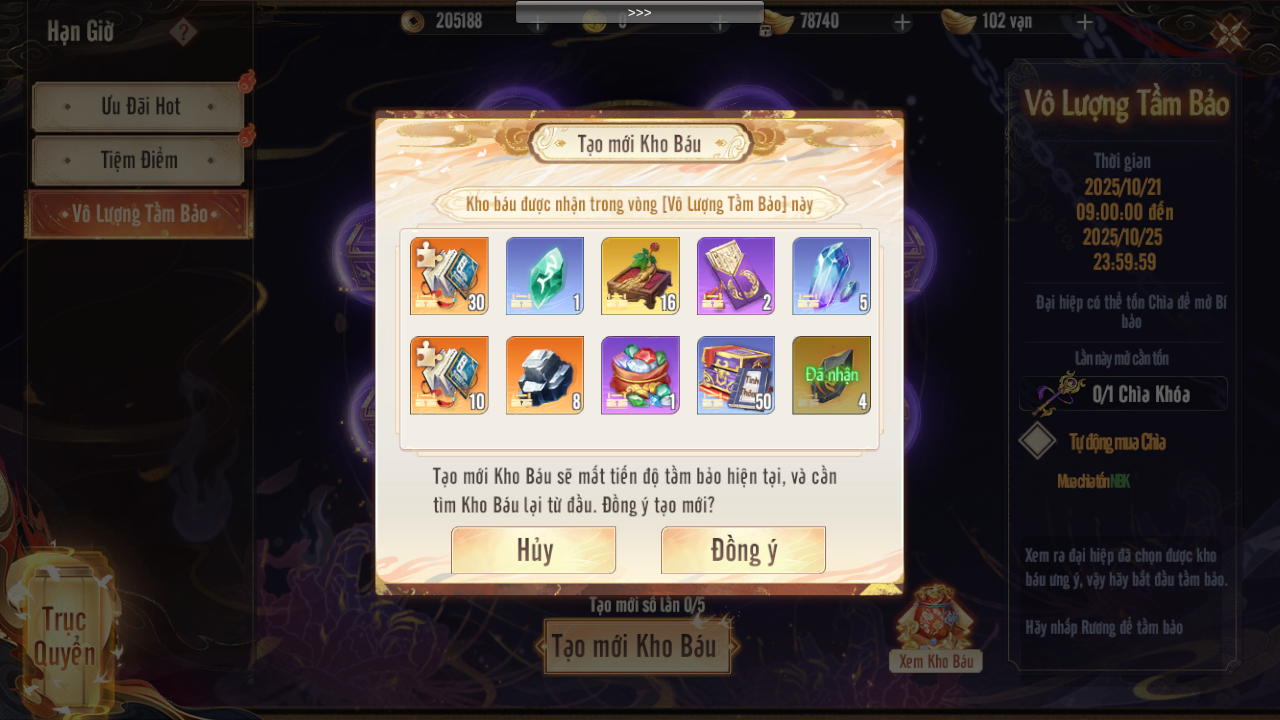This screenshot has height=720, width=1280.
Task: Click the Hạn Giờ help question mark
Action: click(183, 32)
